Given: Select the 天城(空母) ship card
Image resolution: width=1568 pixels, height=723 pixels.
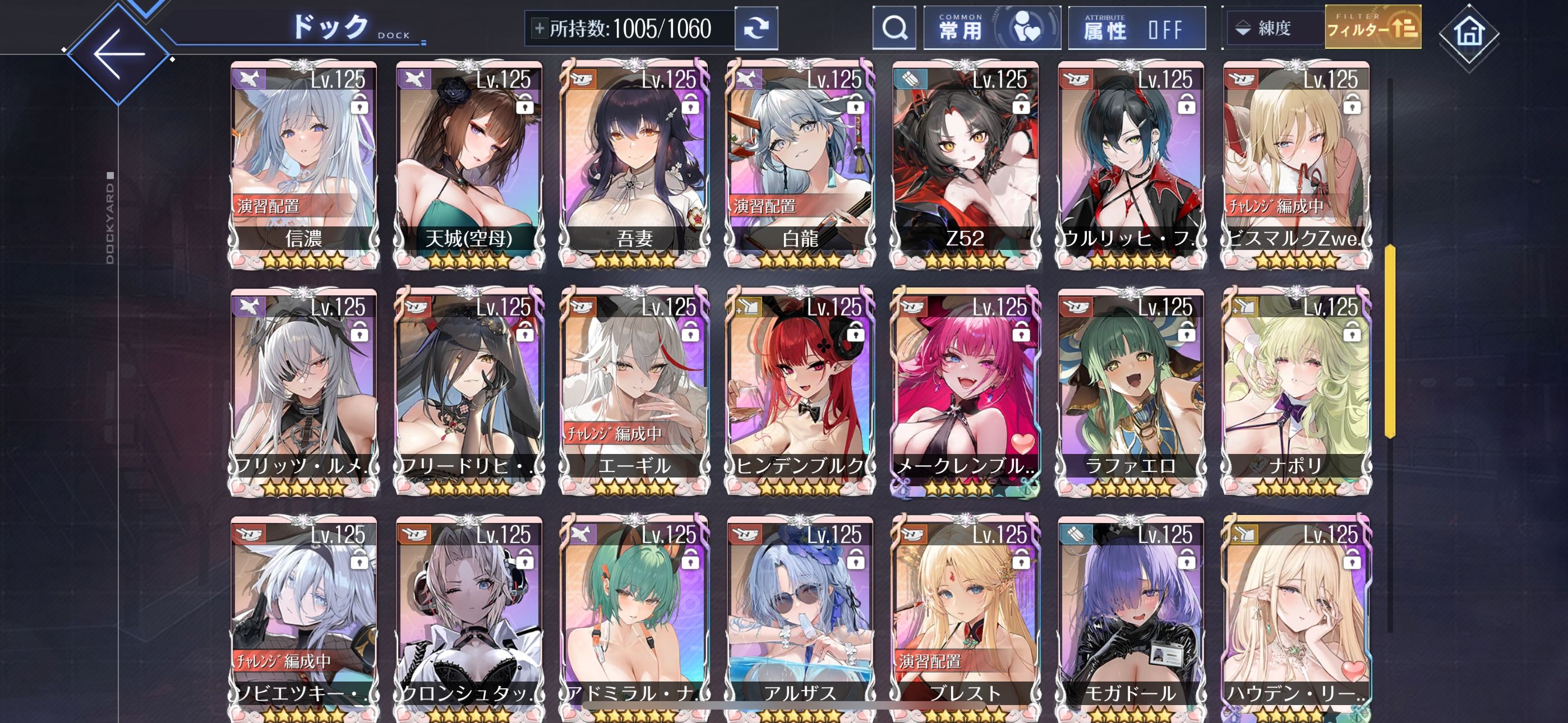Looking at the screenshot, I should [x=469, y=164].
